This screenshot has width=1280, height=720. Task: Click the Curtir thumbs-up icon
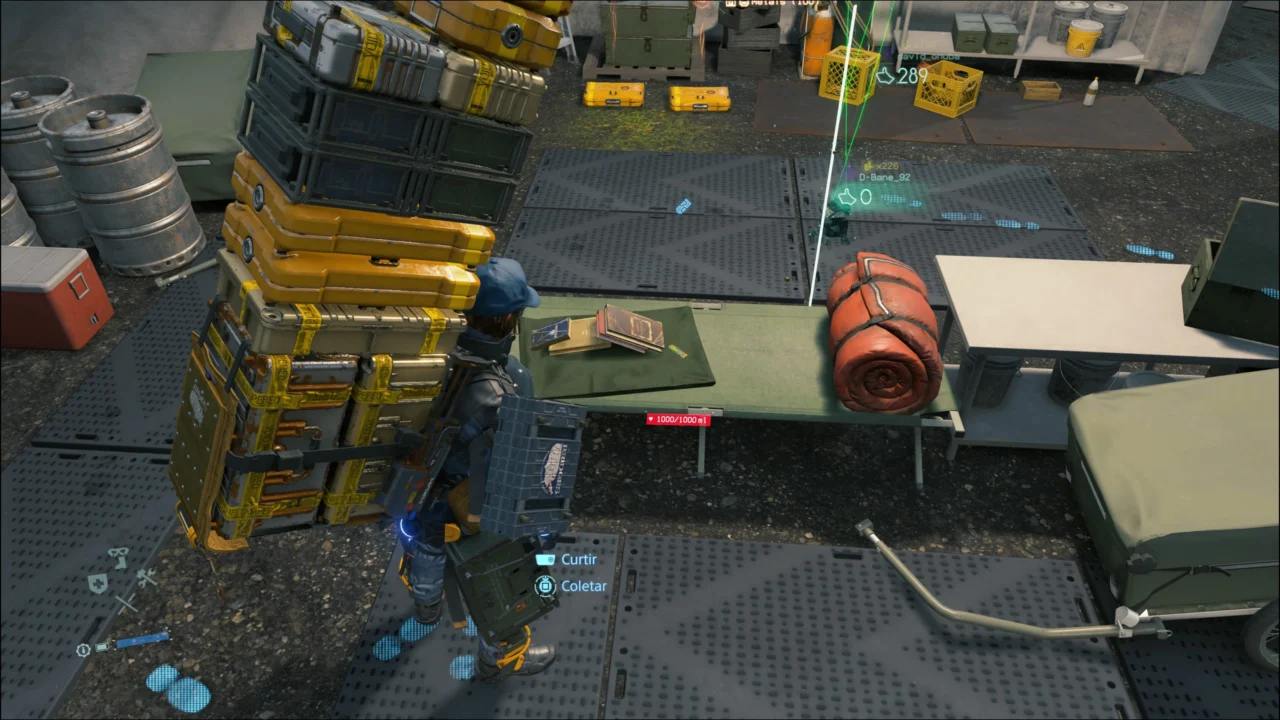pos(545,559)
